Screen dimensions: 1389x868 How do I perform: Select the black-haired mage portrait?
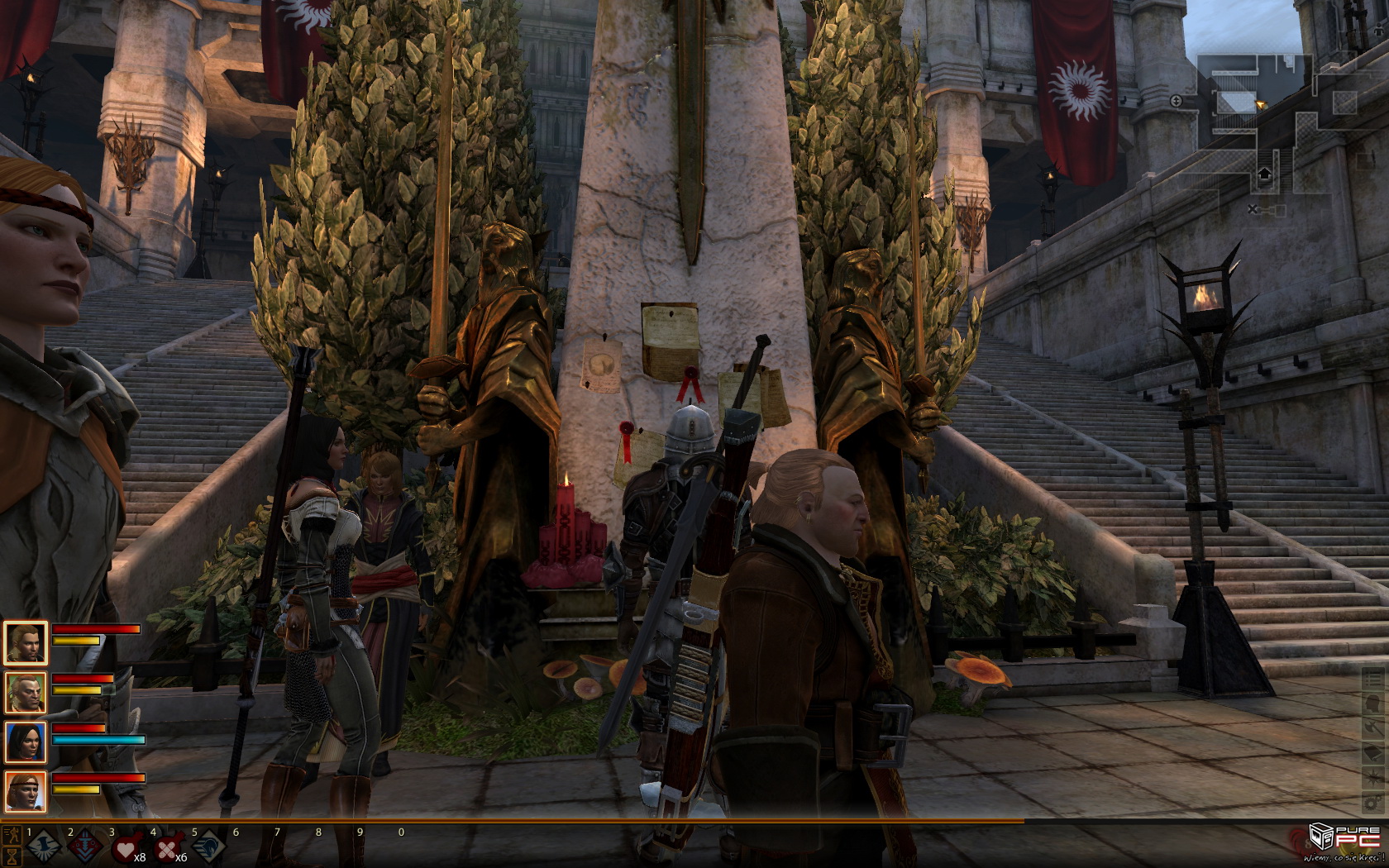pos(26,742)
